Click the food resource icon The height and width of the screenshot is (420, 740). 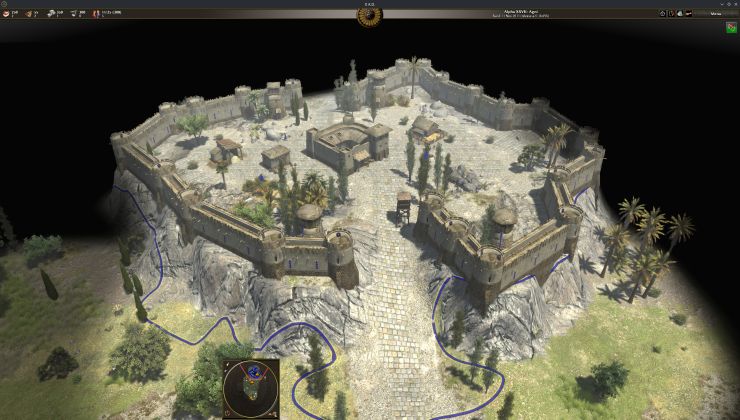pos(5,14)
